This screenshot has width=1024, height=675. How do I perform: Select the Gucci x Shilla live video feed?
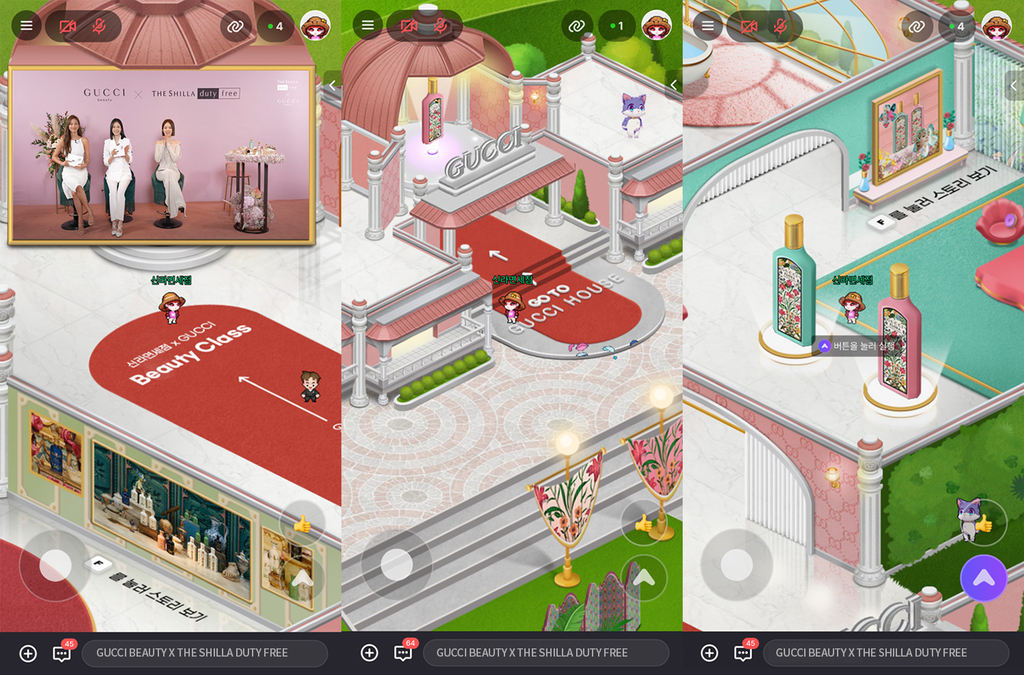(x=161, y=155)
